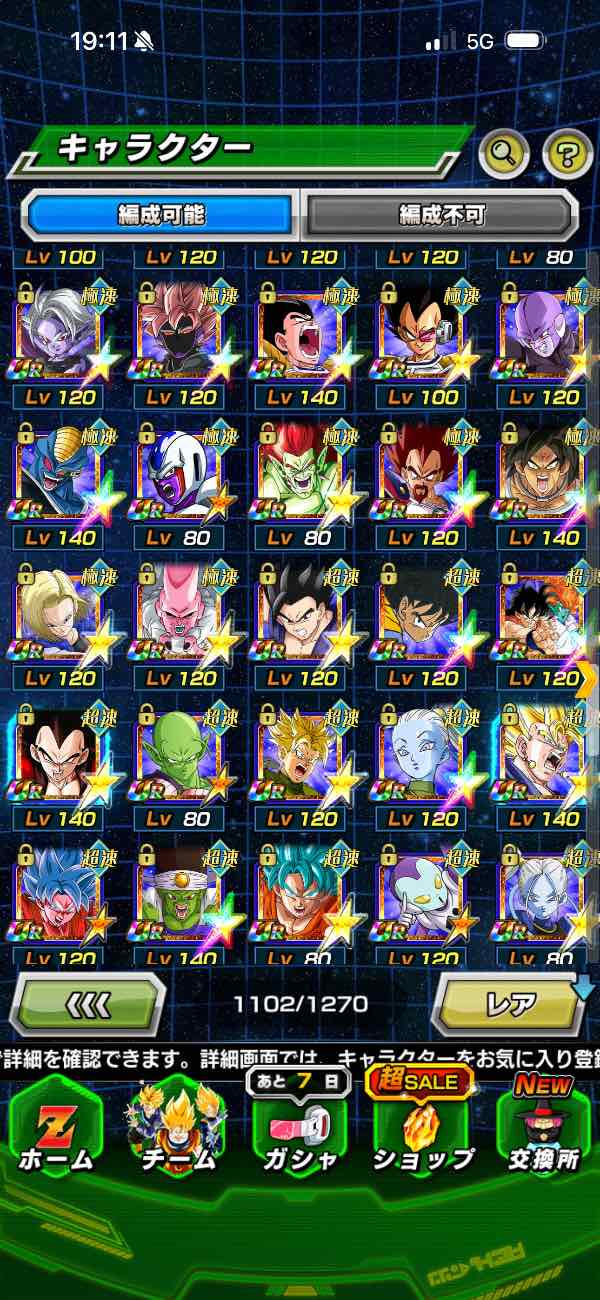This screenshot has height=1300, width=600.
Task: Open the ガシャ summon menu
Action: [x=298, y=1125]
